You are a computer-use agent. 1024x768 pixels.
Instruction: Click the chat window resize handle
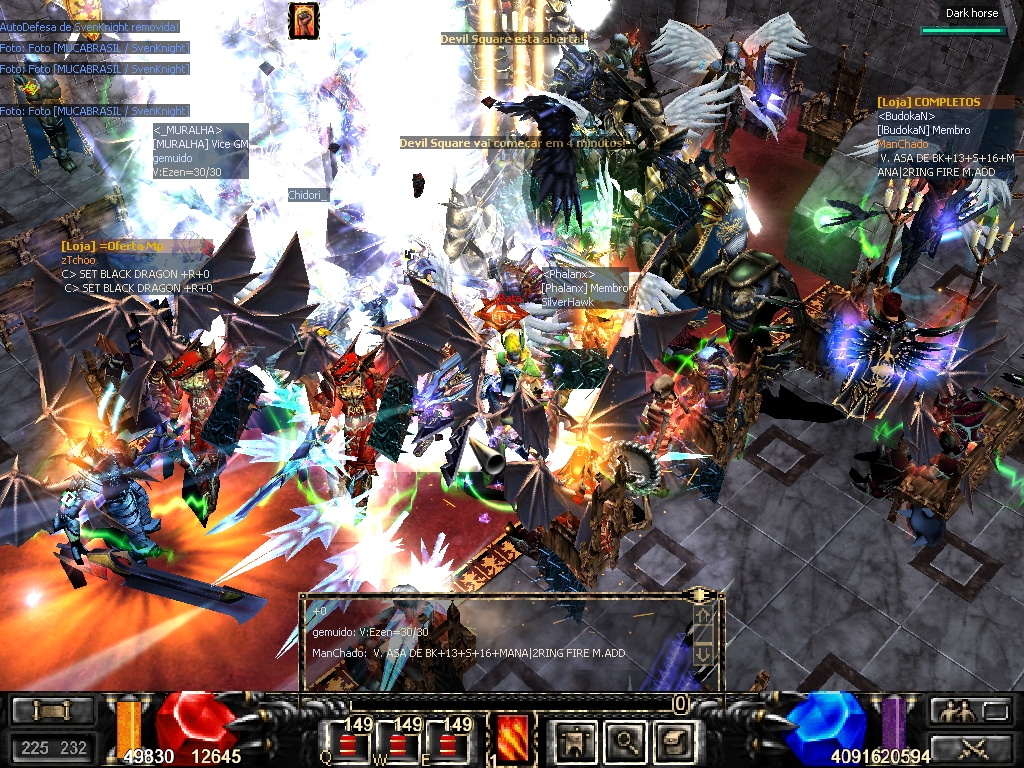point(703,596)
